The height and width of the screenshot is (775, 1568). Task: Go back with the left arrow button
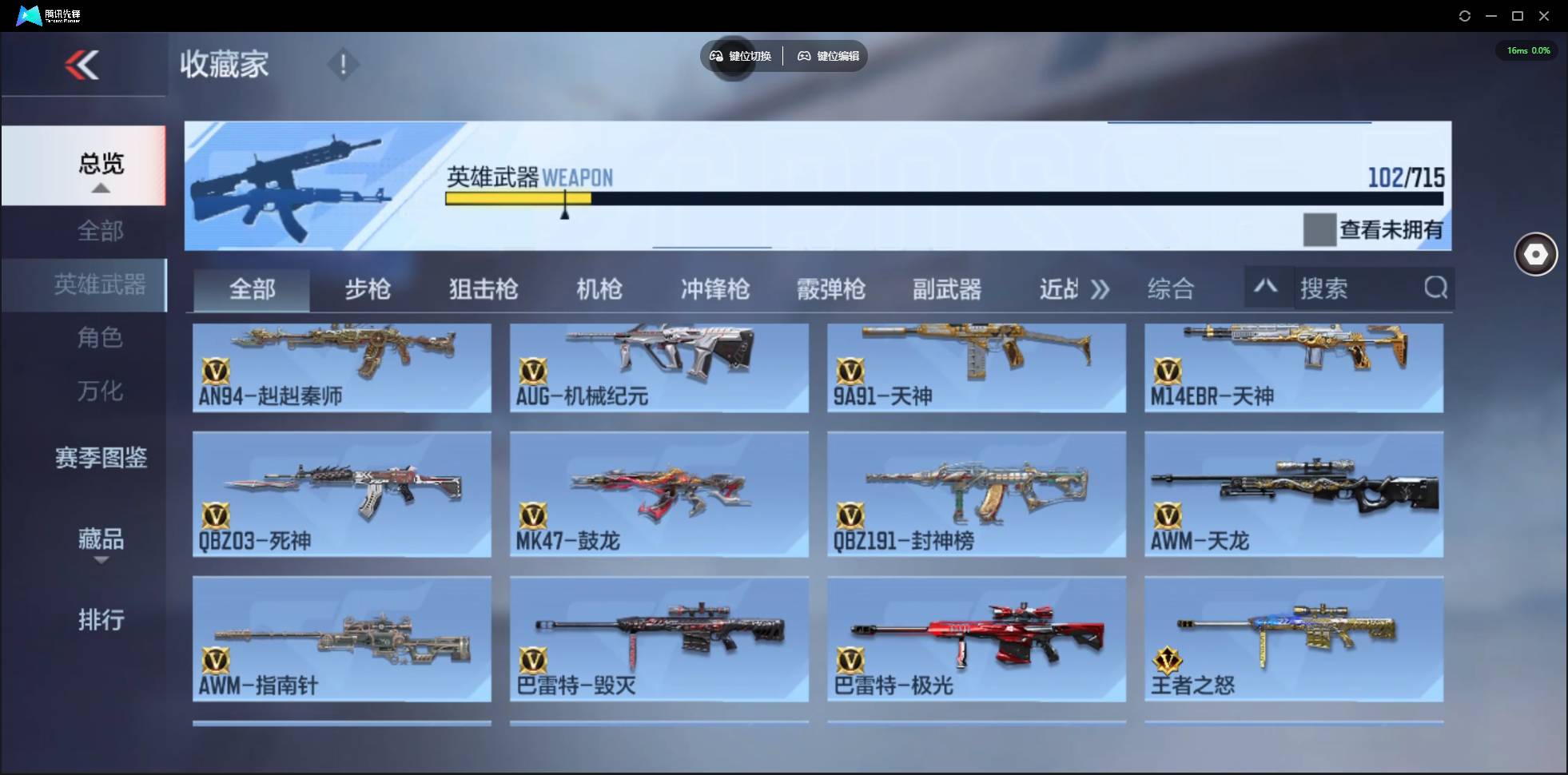pos(84,64)
